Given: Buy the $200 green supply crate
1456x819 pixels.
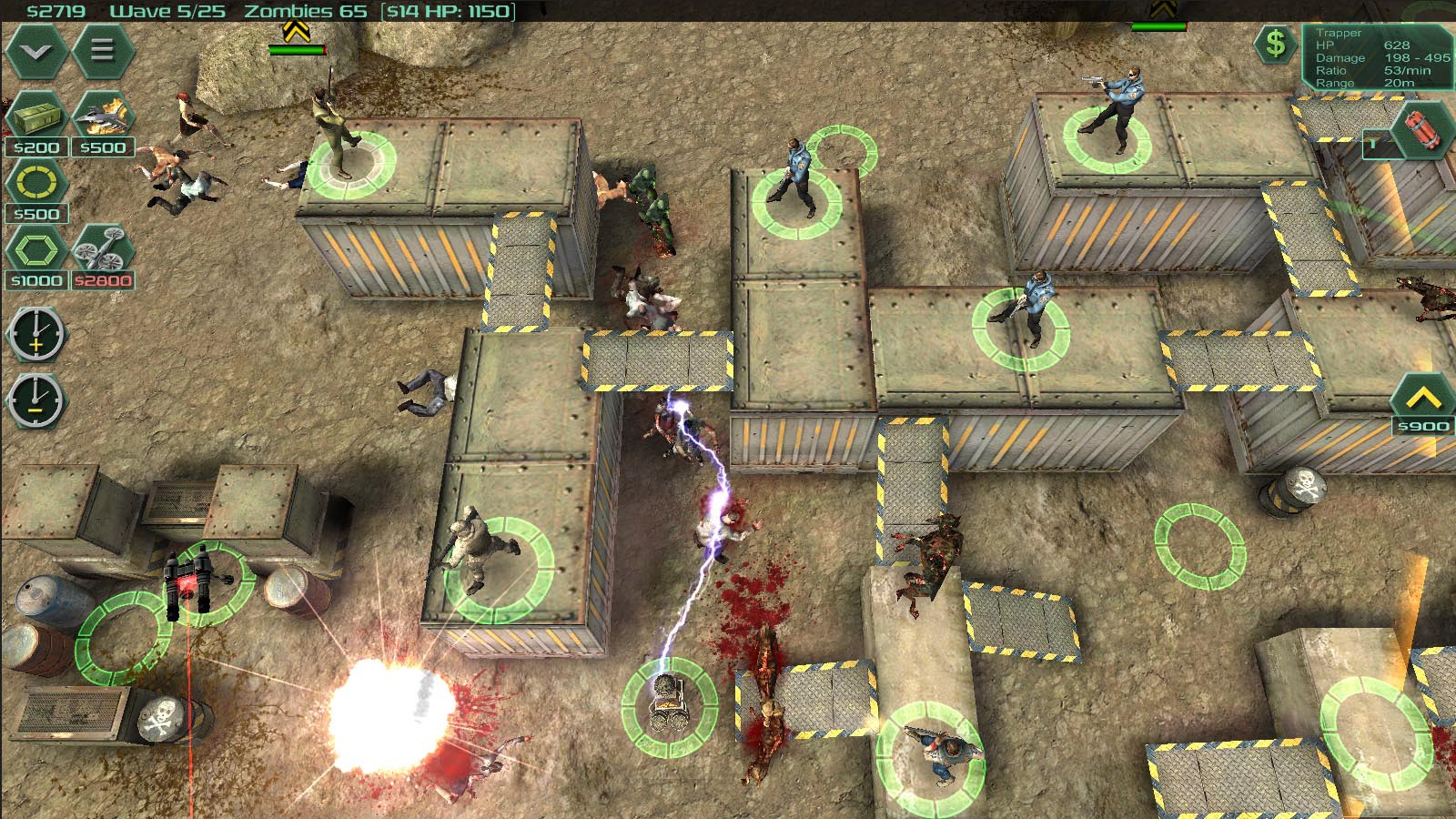Looking at the screenshot, I should point(36,118).
